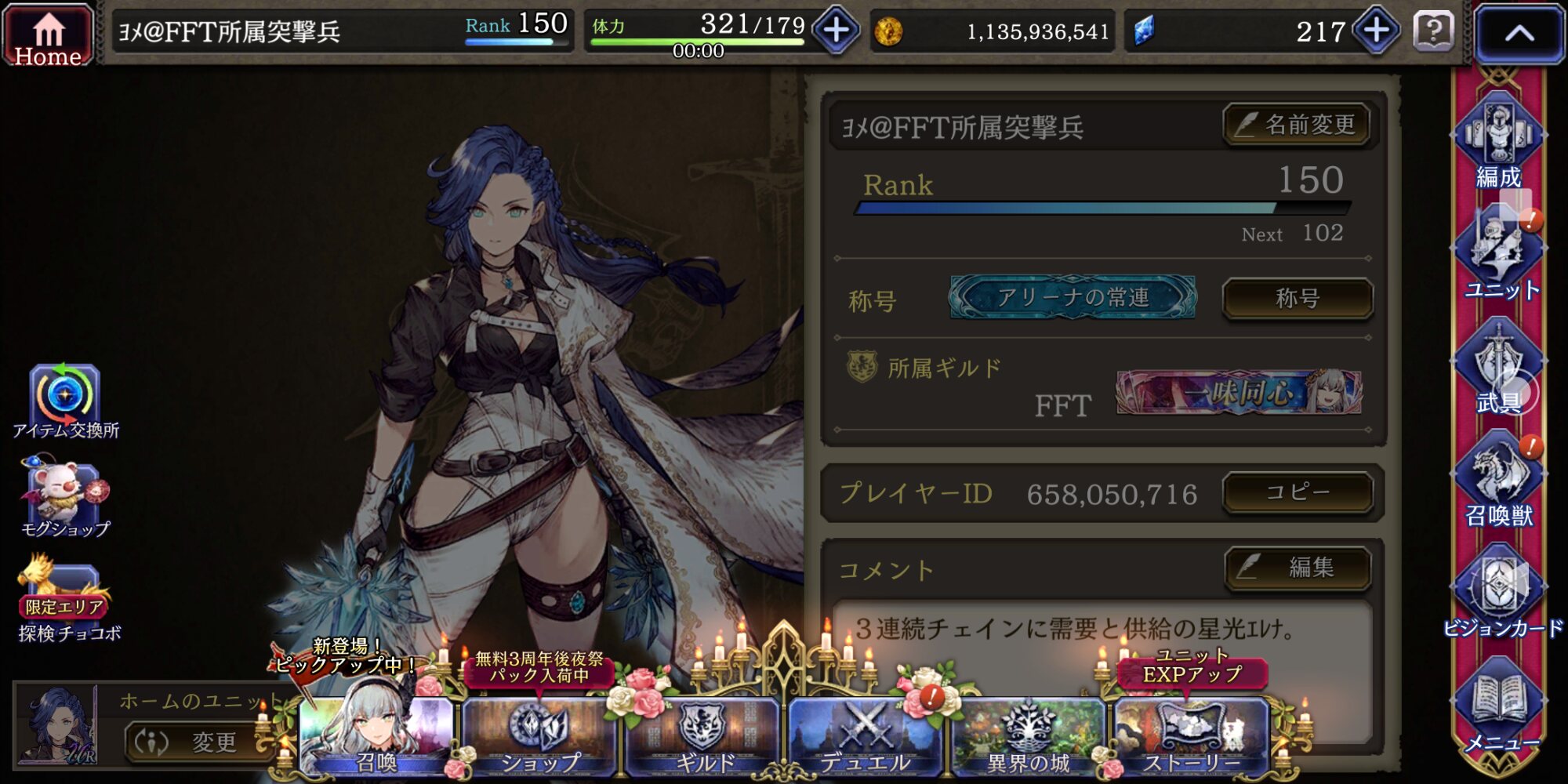1568x784 pixels.
Task: Add stamina with the plus button
Action: point(836,31)
